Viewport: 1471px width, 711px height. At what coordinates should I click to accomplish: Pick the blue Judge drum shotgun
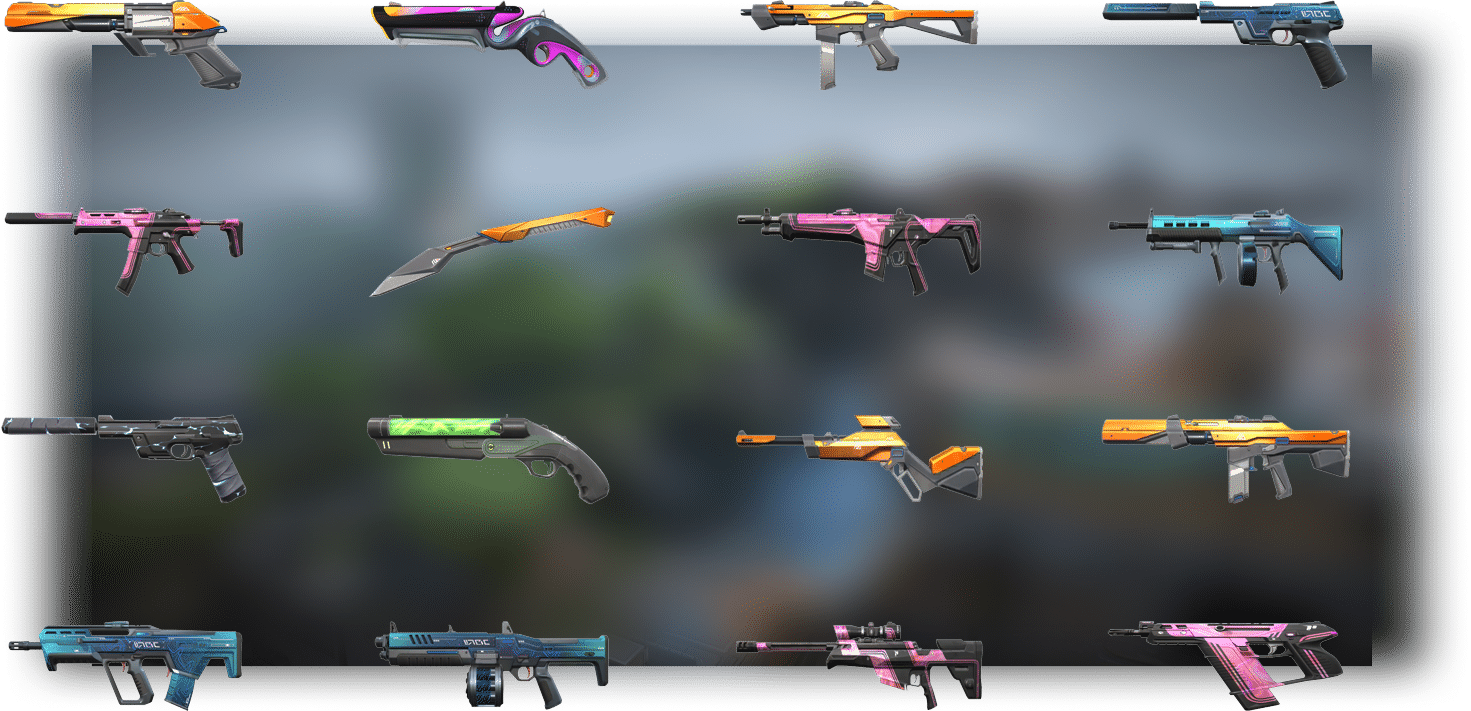coord(492,655)
